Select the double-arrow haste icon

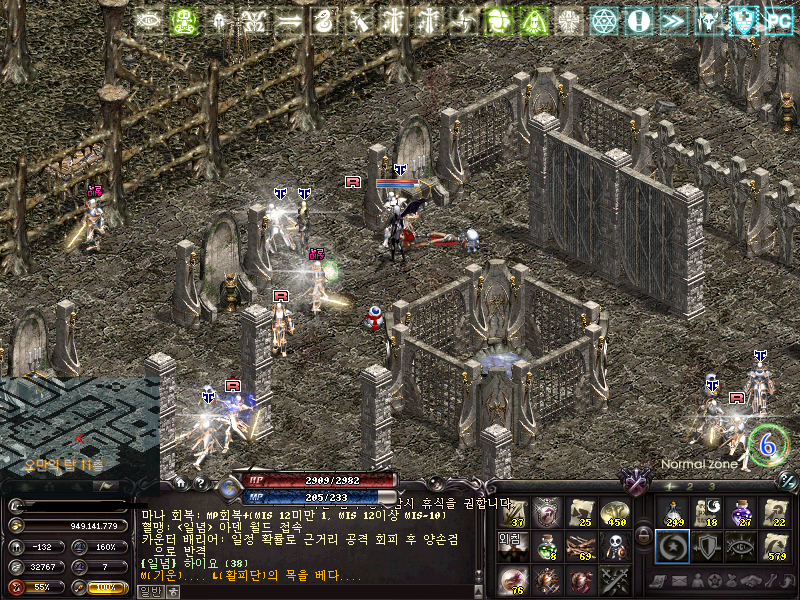click(x=673, y=21)
